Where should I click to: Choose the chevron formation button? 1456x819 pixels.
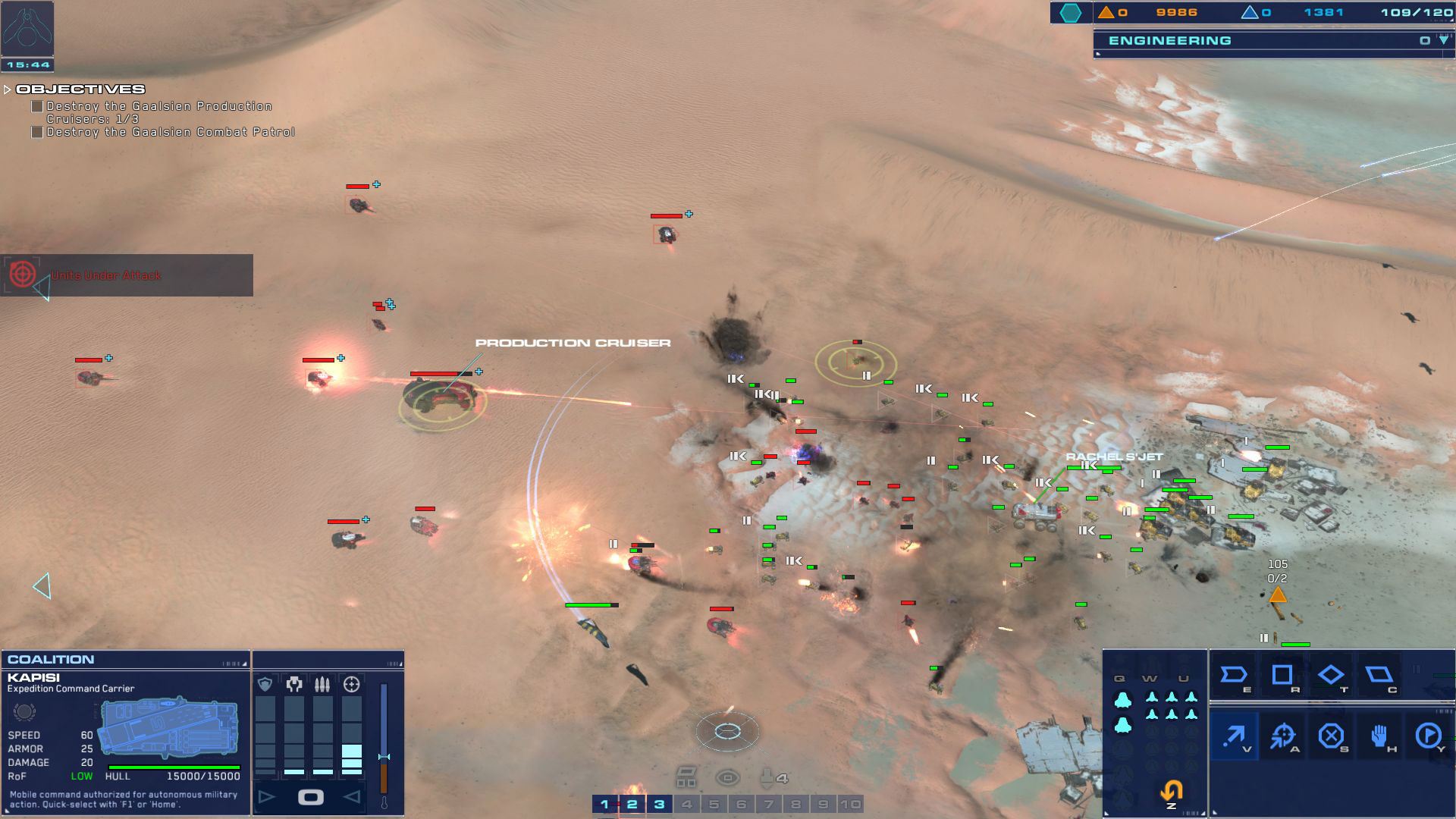pyautogui.click(x=1234, y=675)
